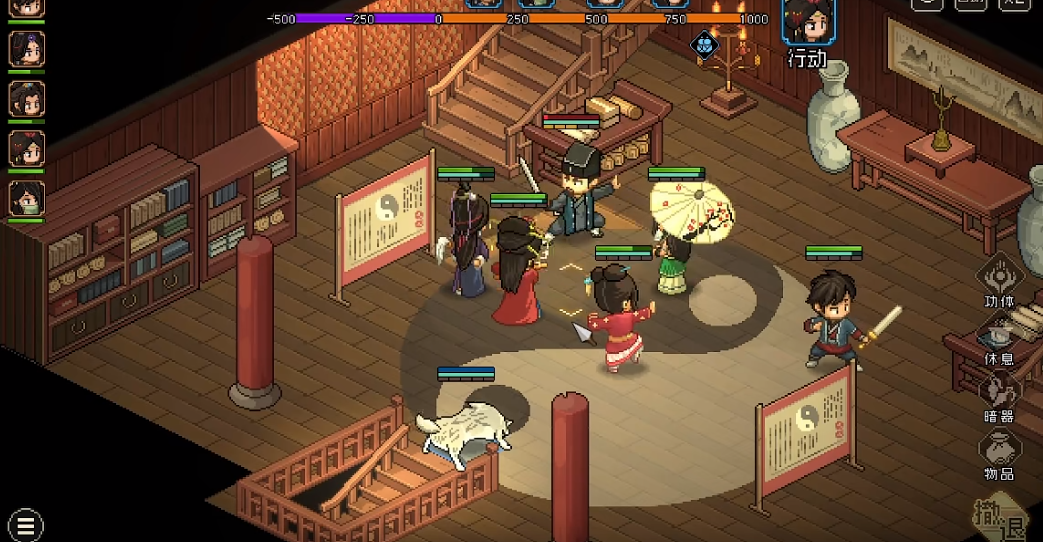The image size is (1043, 542).
Task: Select party portrait with green face mask
Action: pyautogui.click(x=26, y=198)
